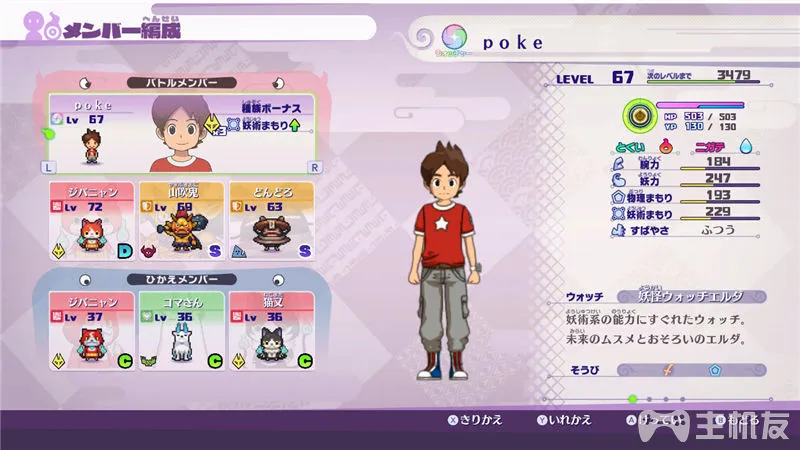Select the poke Lv 67 leader card
Image resolution: width=800 pixels, height=450 pixels.
coord(180,134)
